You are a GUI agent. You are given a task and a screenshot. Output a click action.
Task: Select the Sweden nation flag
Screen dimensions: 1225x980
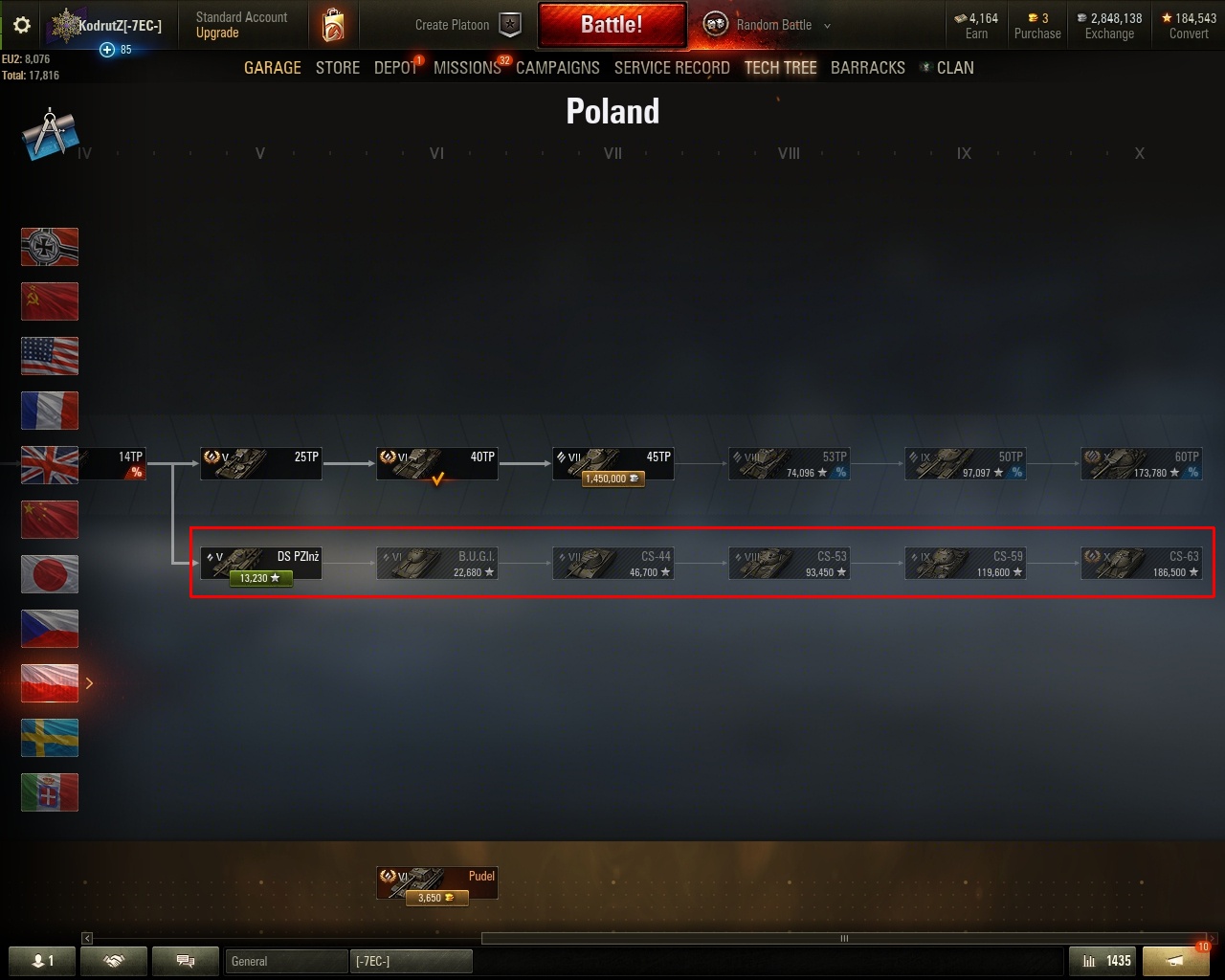50,738
